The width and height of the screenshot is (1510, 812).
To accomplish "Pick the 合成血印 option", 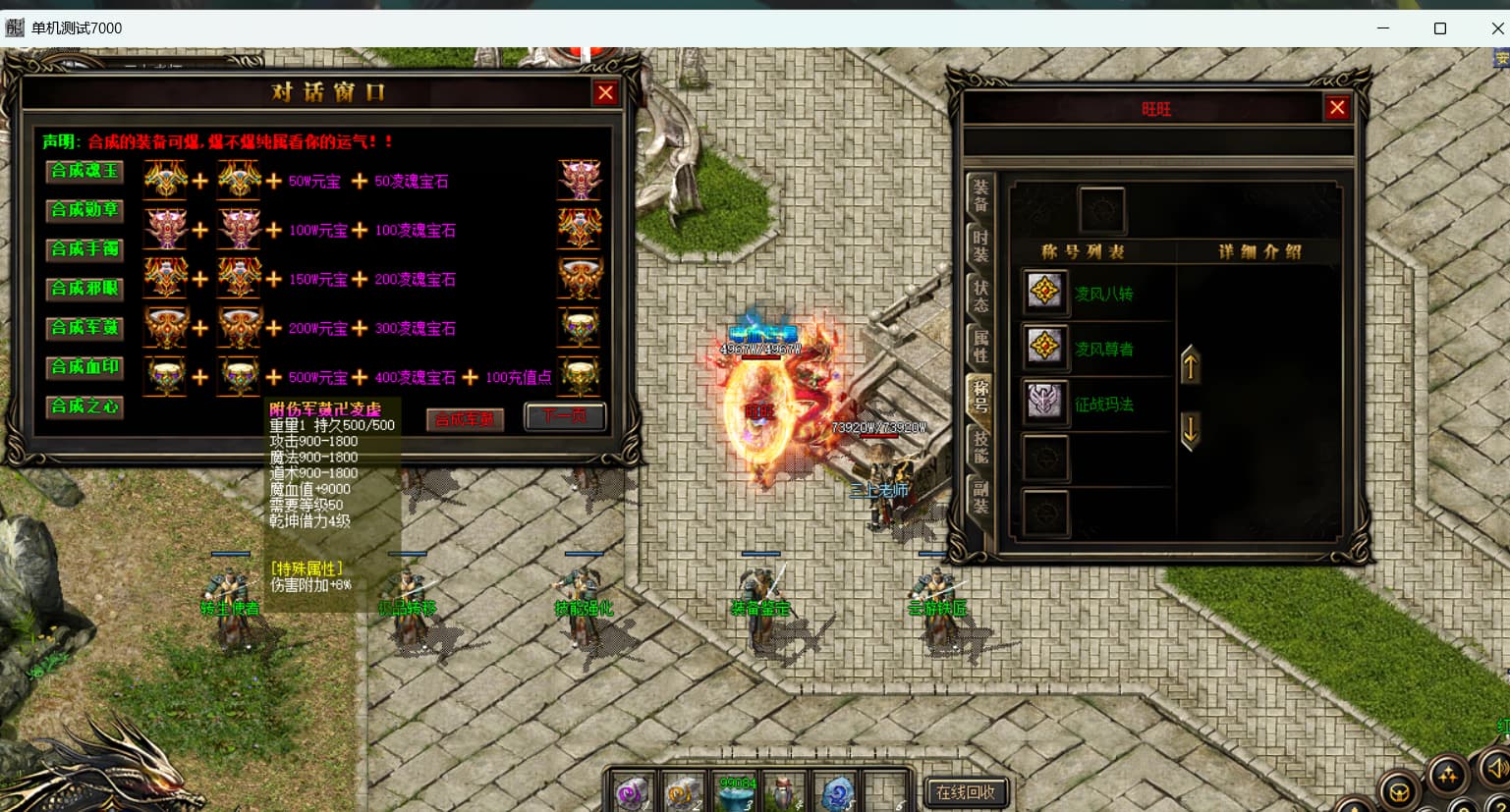I will pos(84,368).
